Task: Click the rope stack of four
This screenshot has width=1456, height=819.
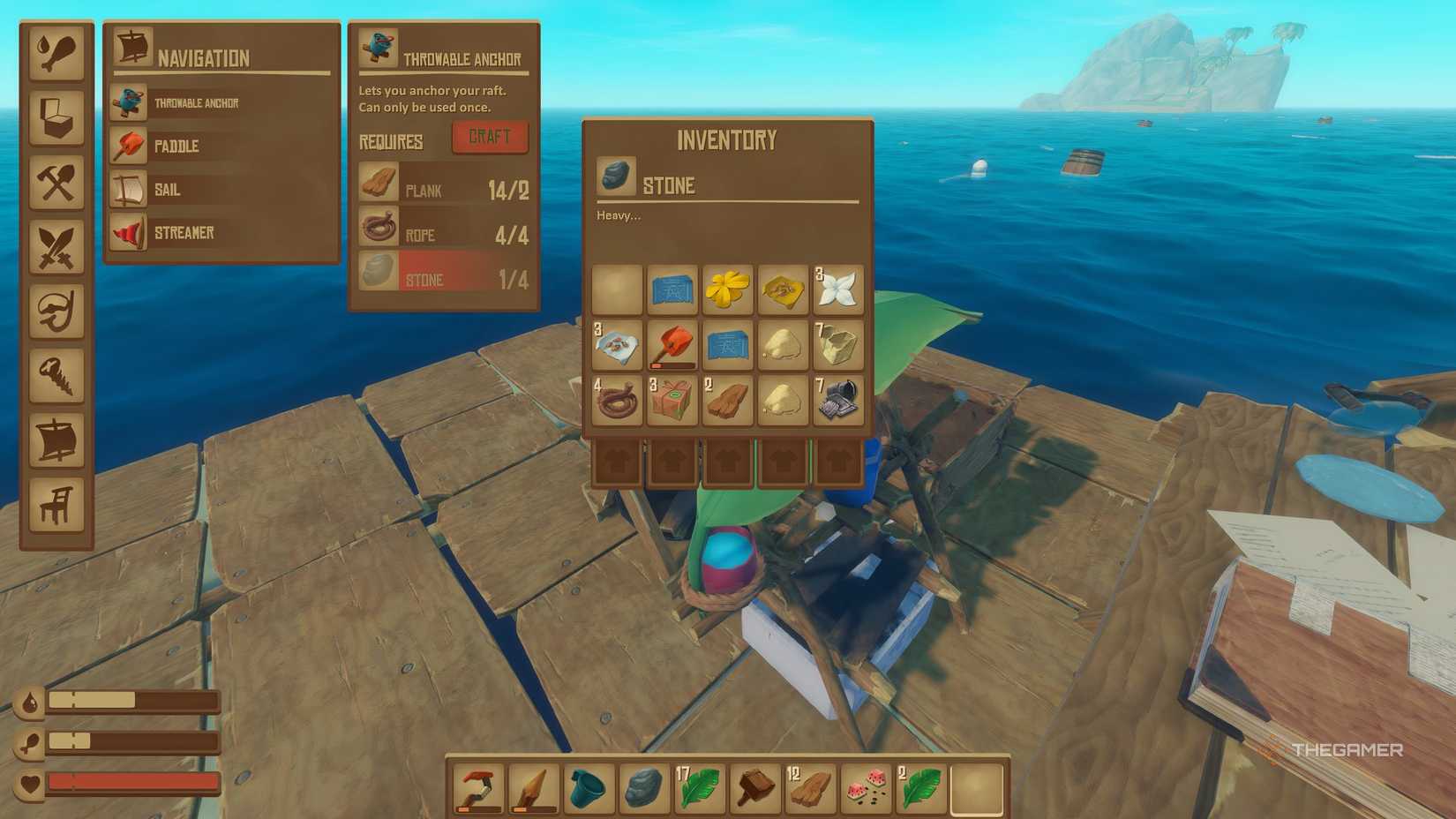Action: pyautogui.click(x=617, y=402)
